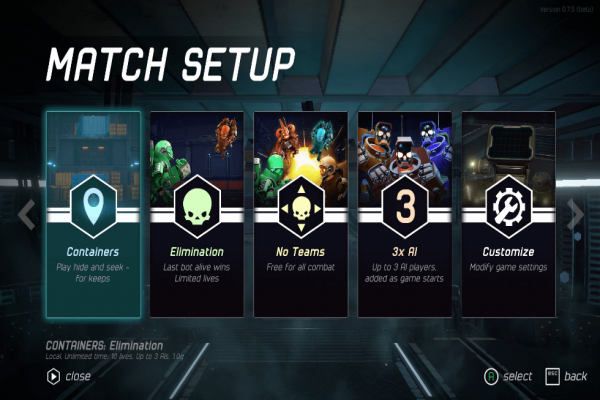600x400 pixels.
Task: Click the left scroll arrow
Action: (28, 213)
